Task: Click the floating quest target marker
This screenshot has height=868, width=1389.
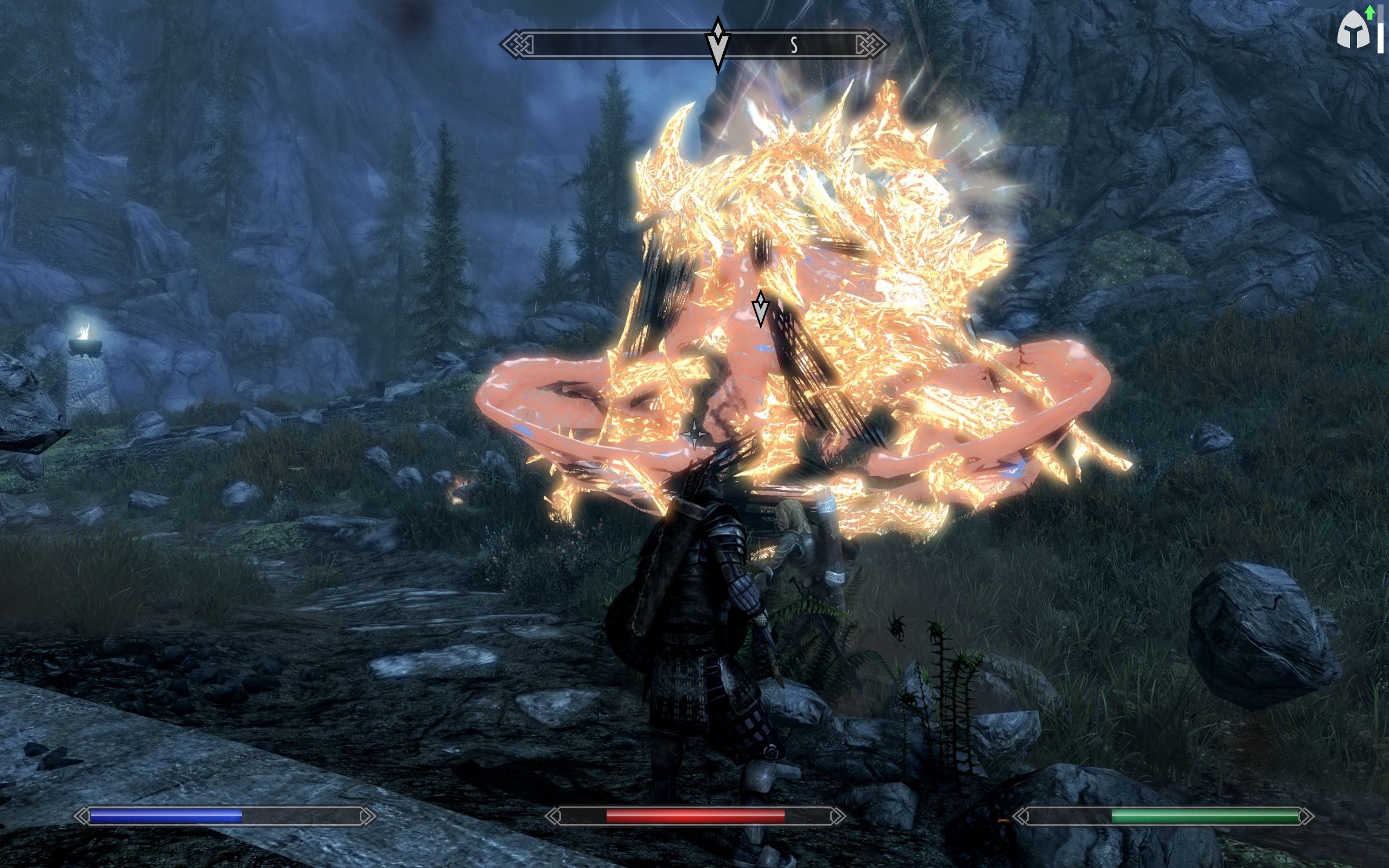Action: [761, 308]
